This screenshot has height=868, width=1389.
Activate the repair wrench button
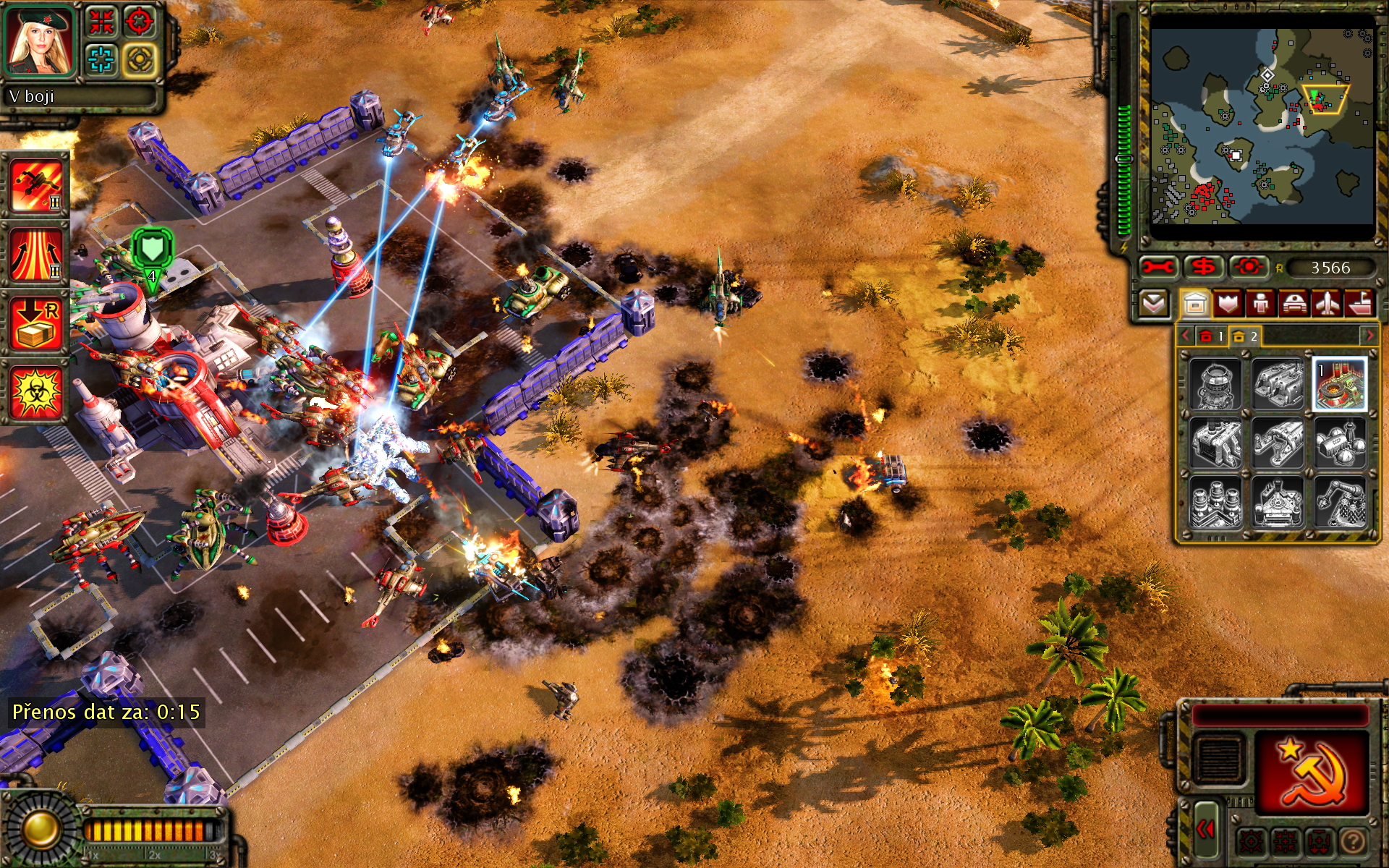[1158, 267]
